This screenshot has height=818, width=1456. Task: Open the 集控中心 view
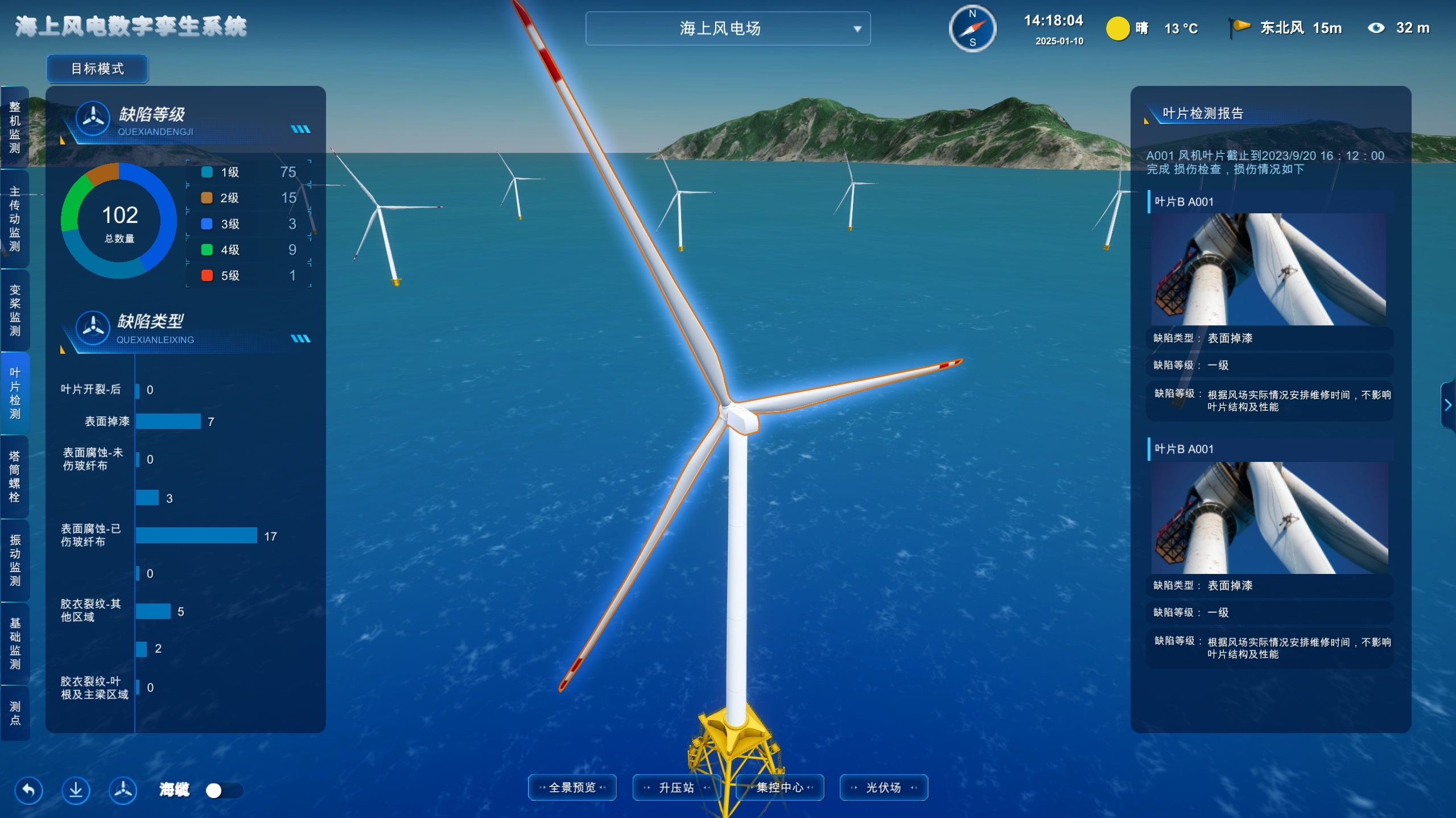[780, 788]
